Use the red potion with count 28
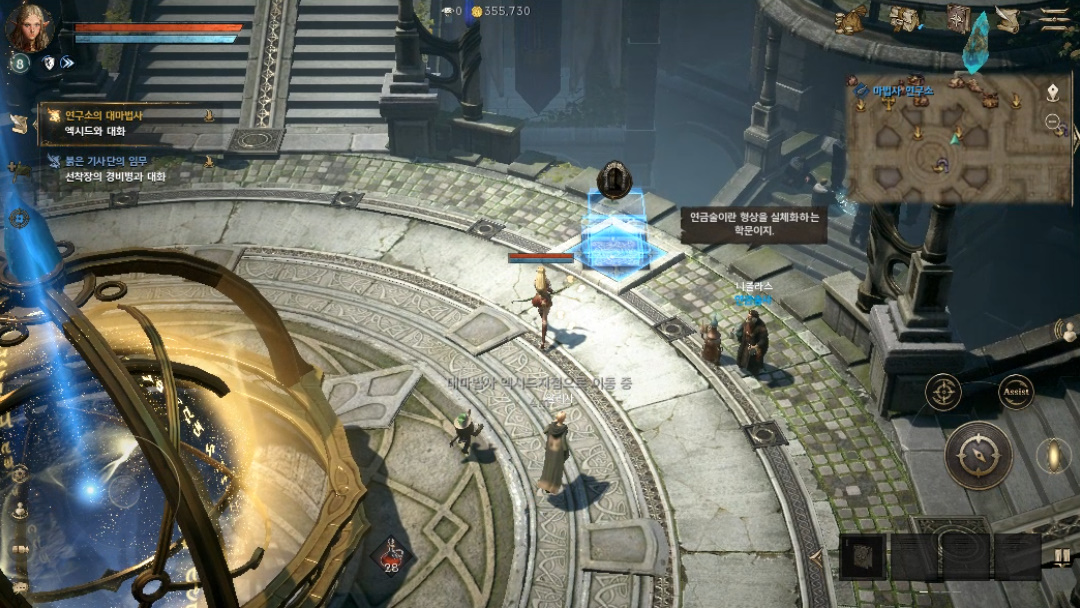Viewport: 1080px width, 608px height. (392, 555)
